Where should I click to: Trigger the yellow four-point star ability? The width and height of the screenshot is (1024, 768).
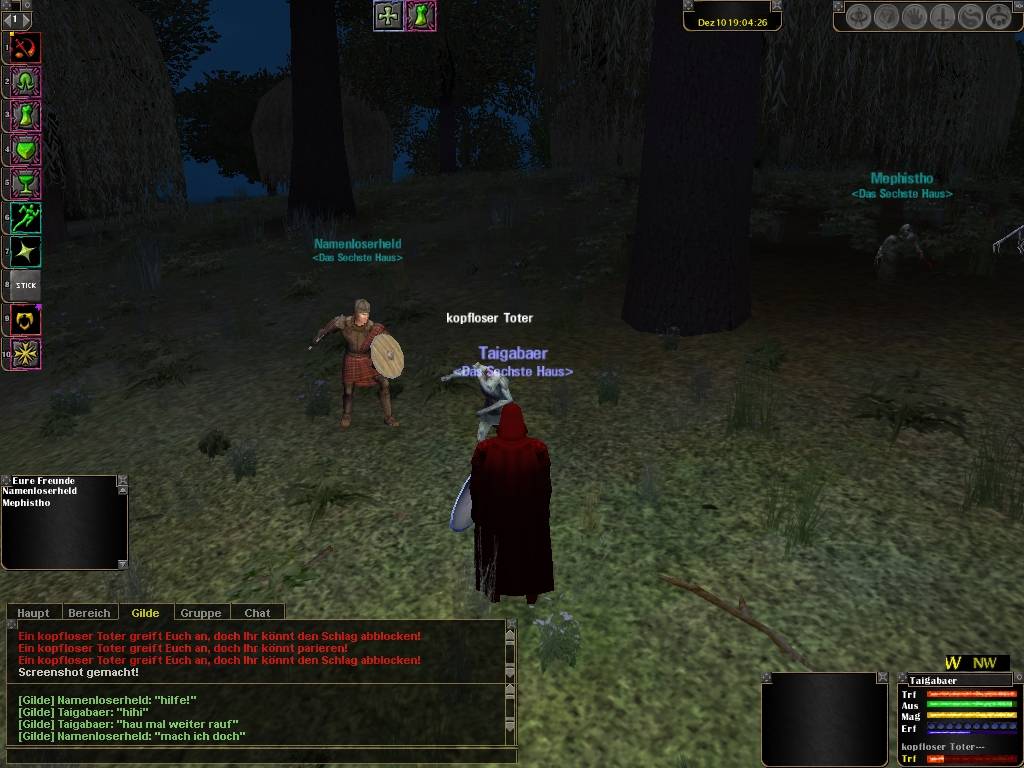[x=26, y=251]
